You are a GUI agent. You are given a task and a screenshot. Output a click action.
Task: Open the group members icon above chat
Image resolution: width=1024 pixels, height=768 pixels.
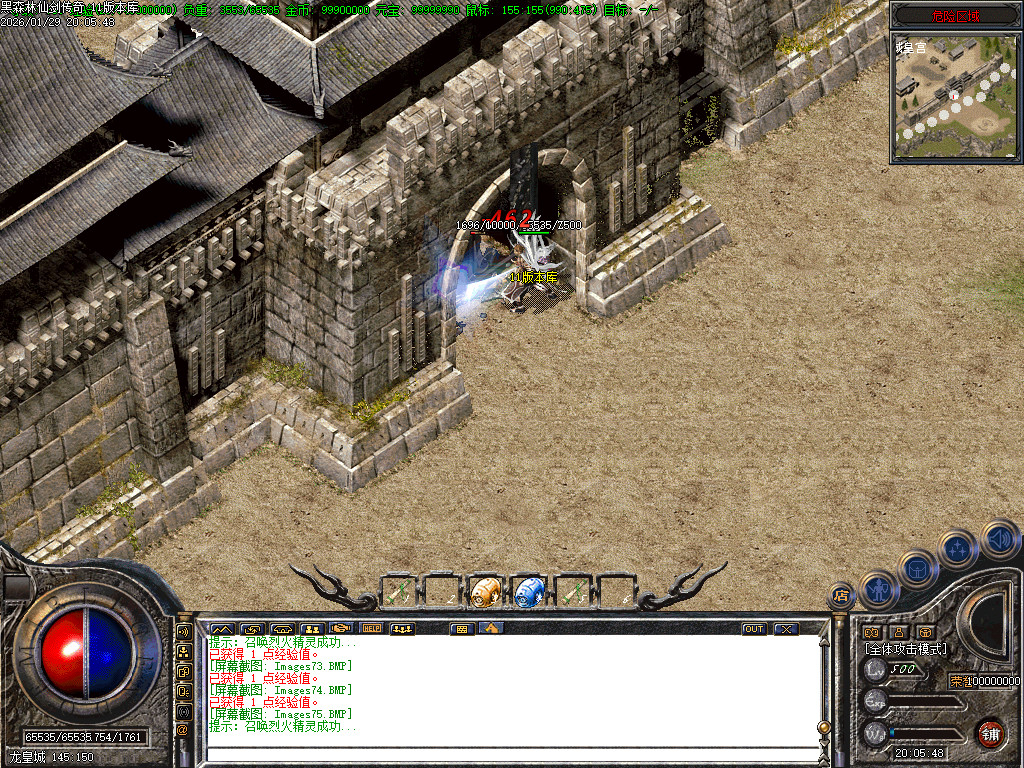(311, 629)
